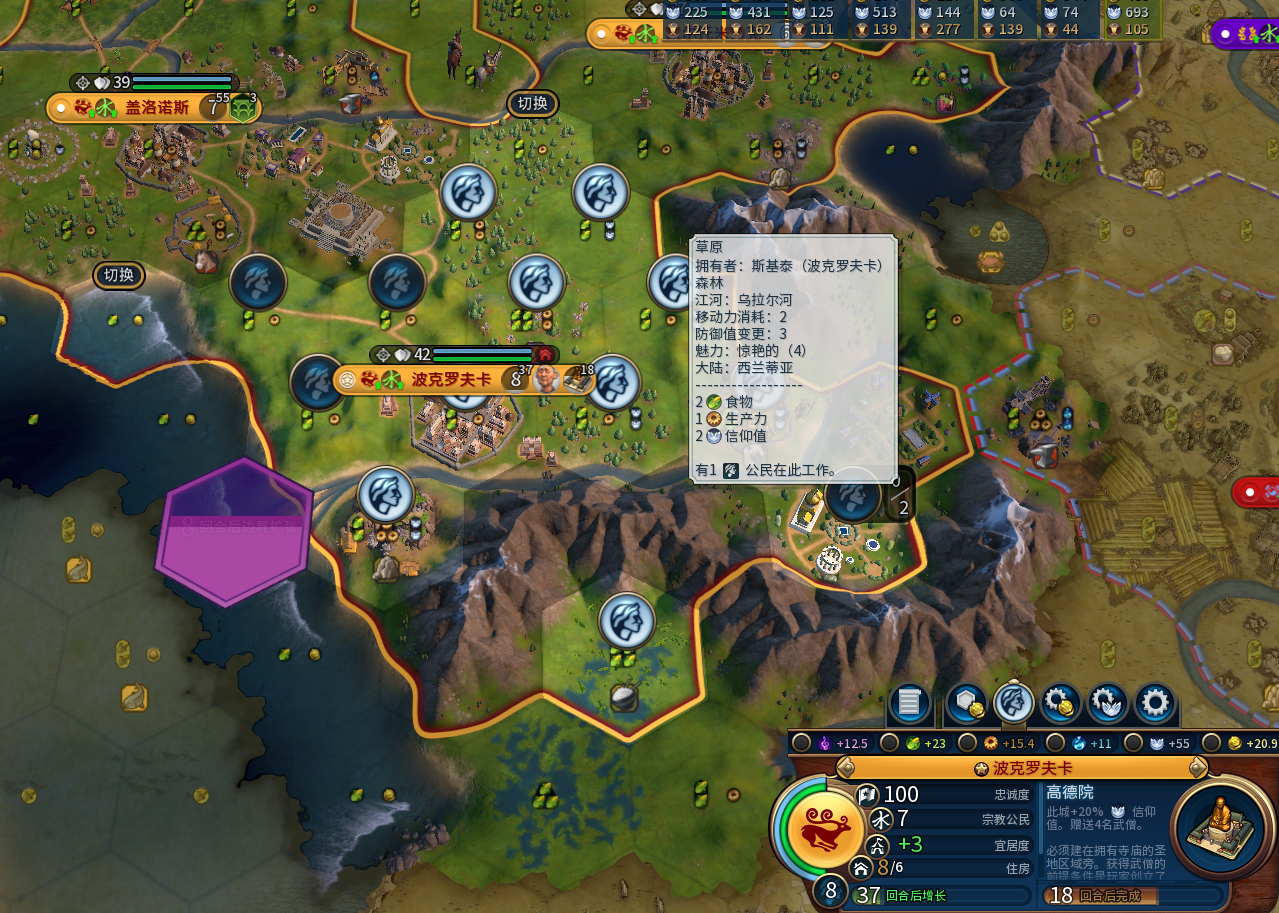Select the 波克罗夫卡 city banner on the map

click(450, 380)
